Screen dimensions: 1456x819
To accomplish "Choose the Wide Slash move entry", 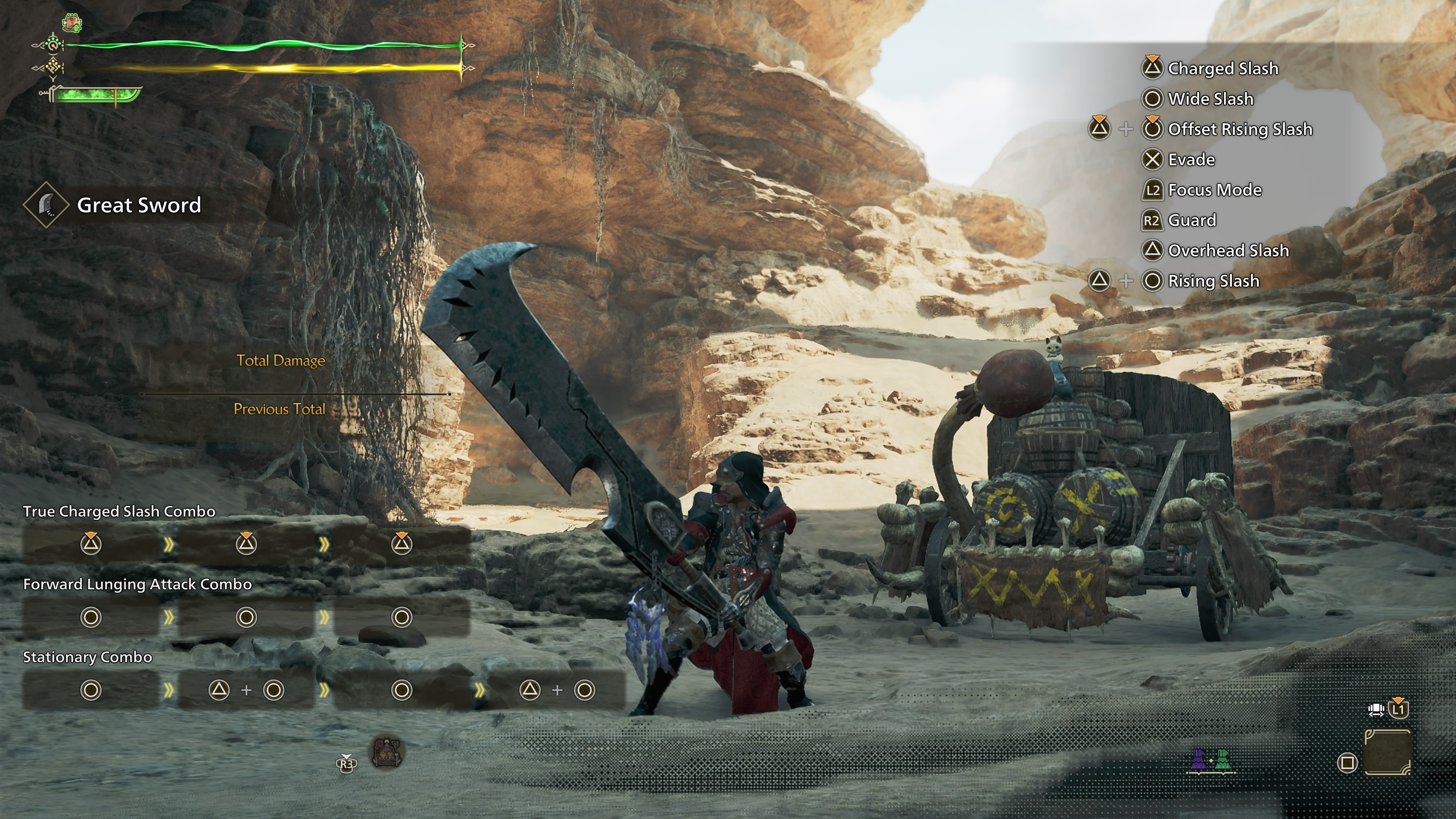I will (x=1210, y=99).
